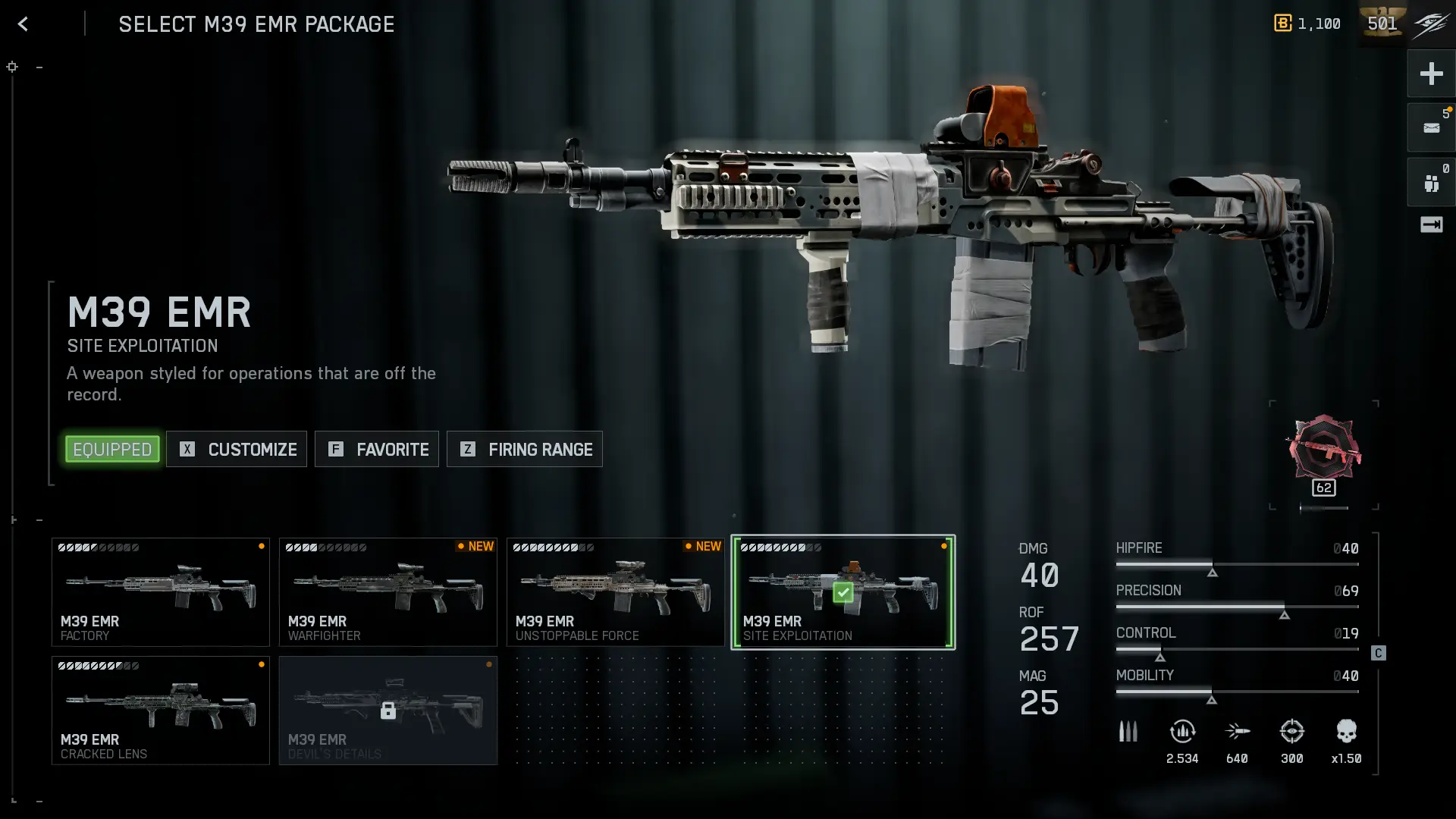Enter the Firing Range
The width and height of the screenshot is (1456, 819).
525,449
